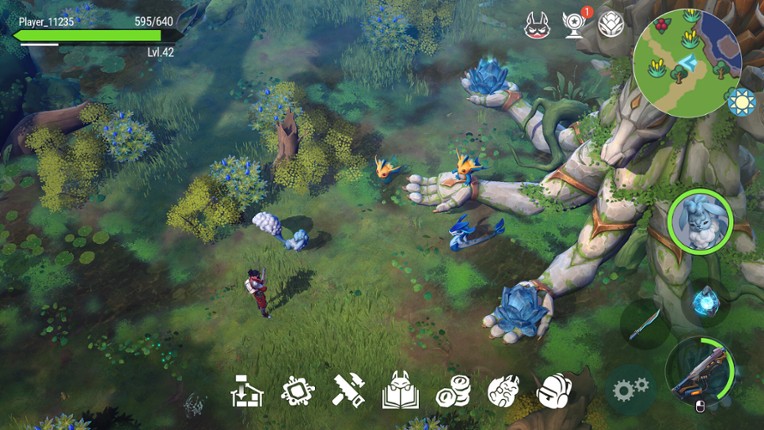Tap the Player_11235 name panel
The image size is (764, 430).
pyautogui.click(x=96, y=21)
